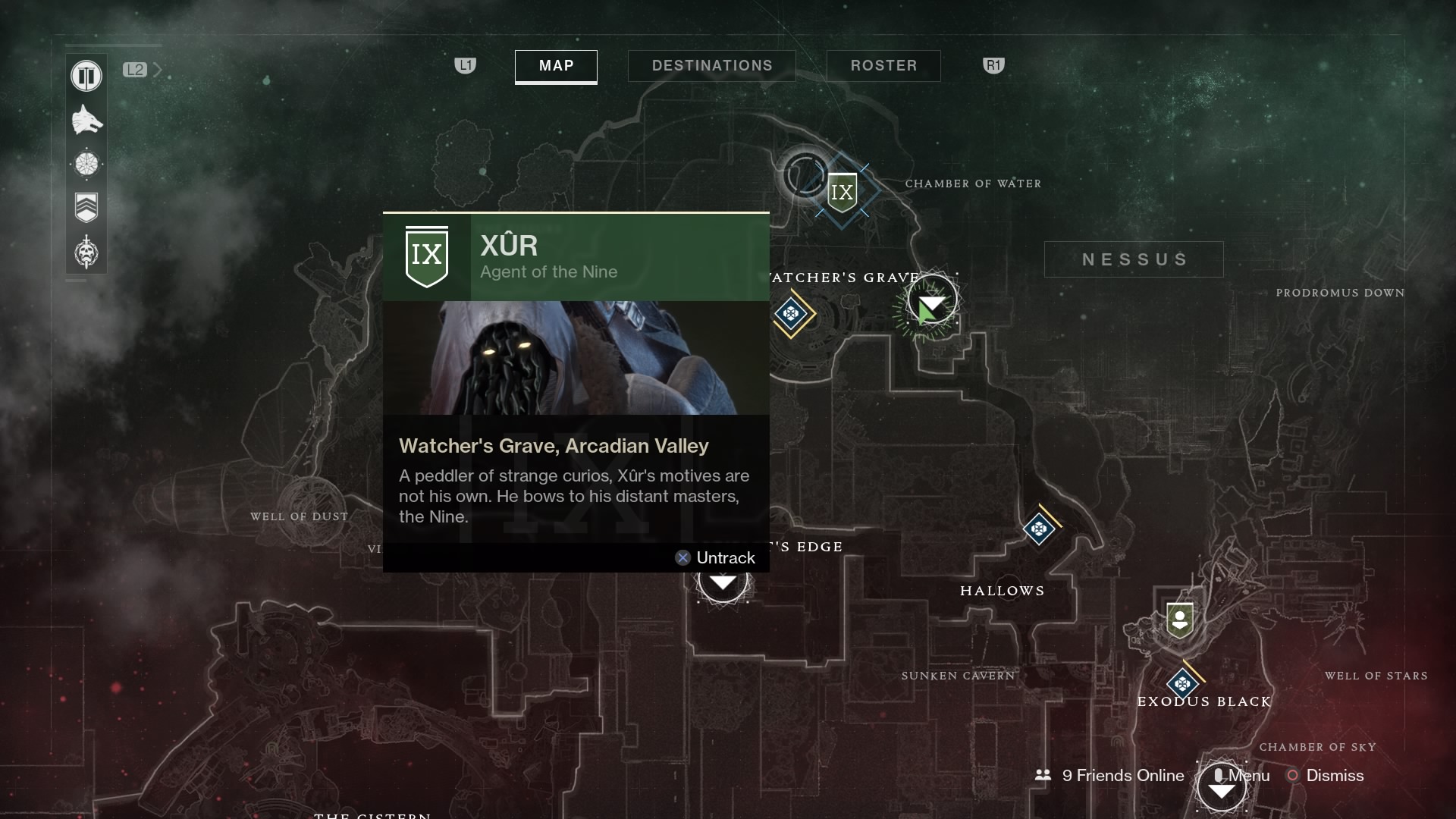Screen dimensions: 1456x819
Task: Select the lost sector icon near Hallows
Action: click(1040, 529)
